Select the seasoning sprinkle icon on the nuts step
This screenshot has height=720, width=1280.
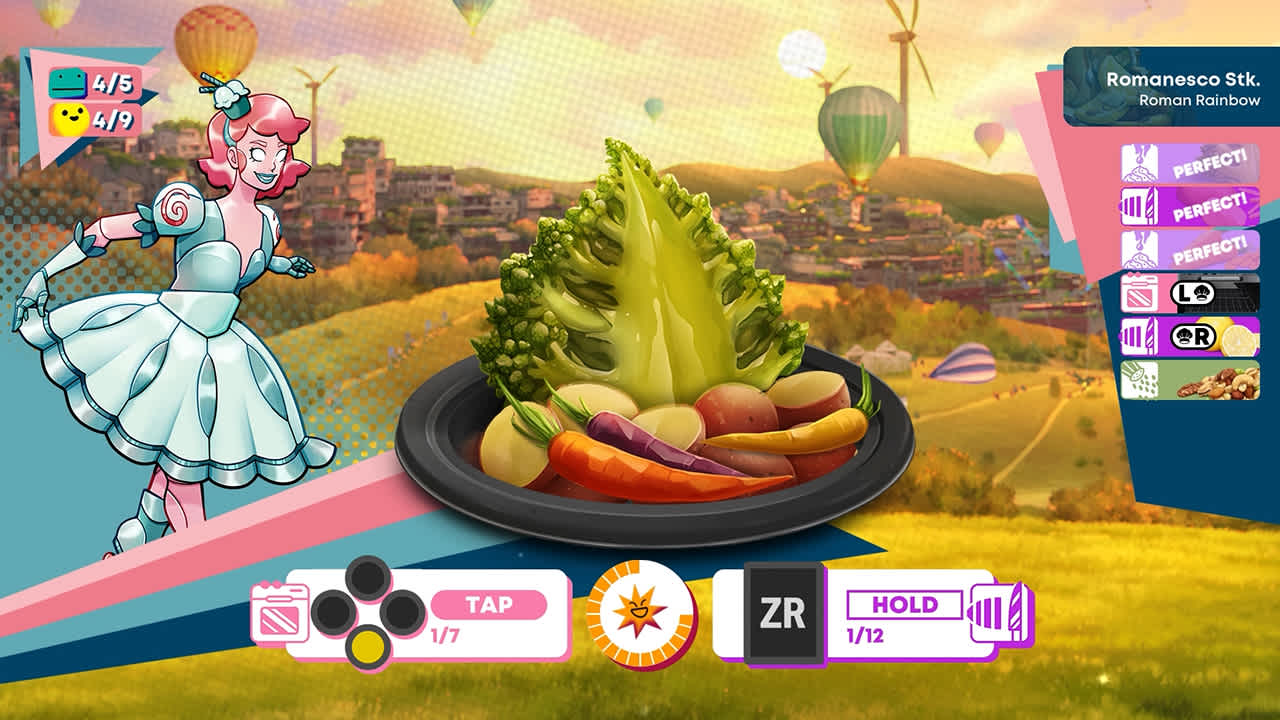point(1140,380)
